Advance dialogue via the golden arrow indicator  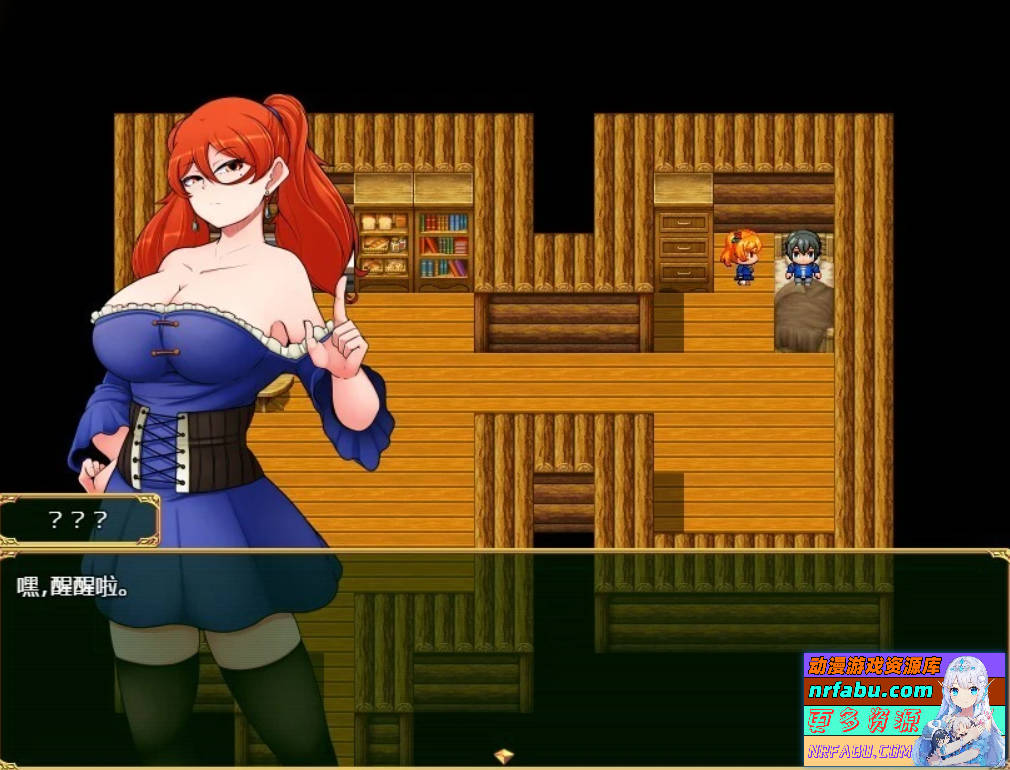pyautogui.click(x=504, y=755)
